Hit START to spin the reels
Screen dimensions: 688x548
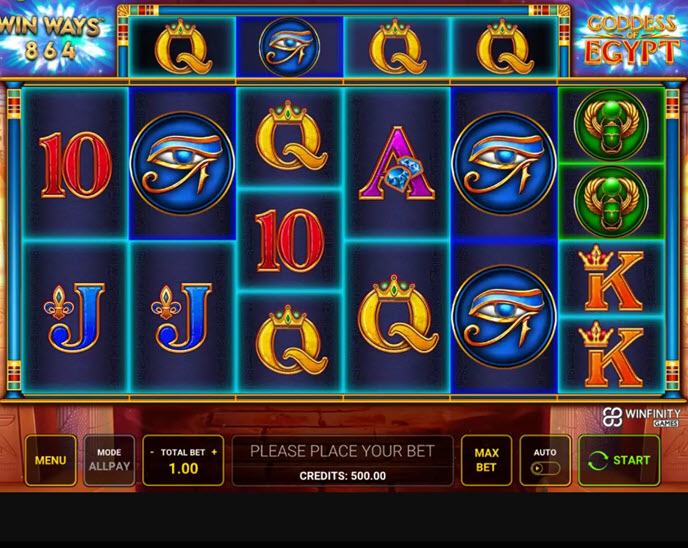619,460
